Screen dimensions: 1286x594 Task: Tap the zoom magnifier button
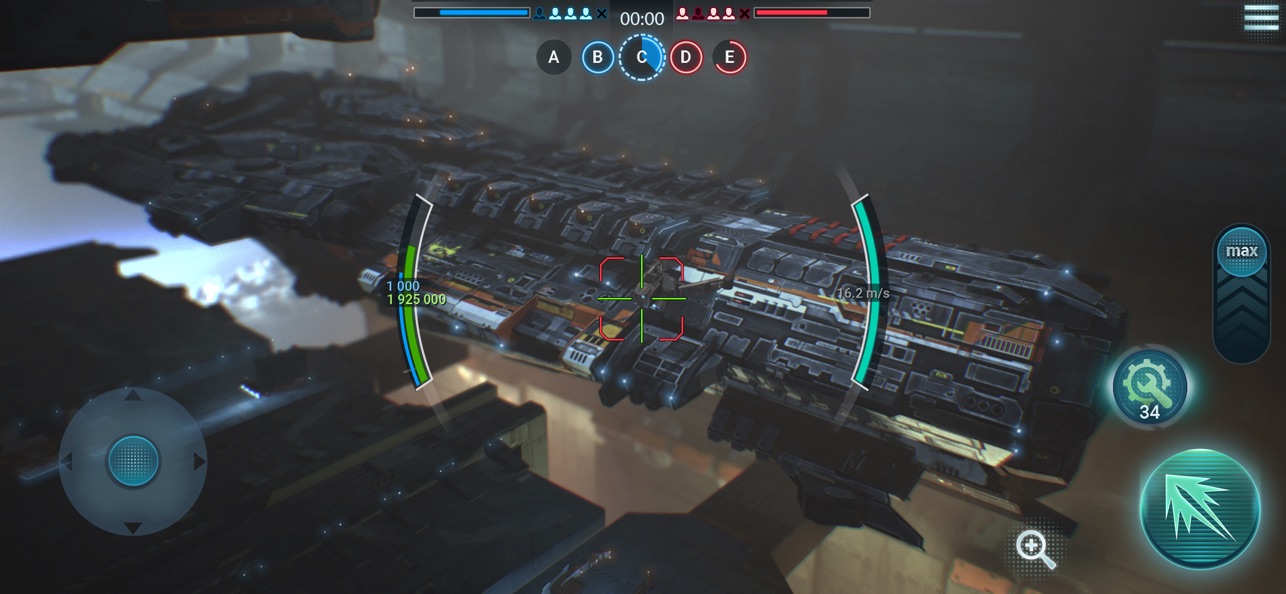pos(1034,549)
